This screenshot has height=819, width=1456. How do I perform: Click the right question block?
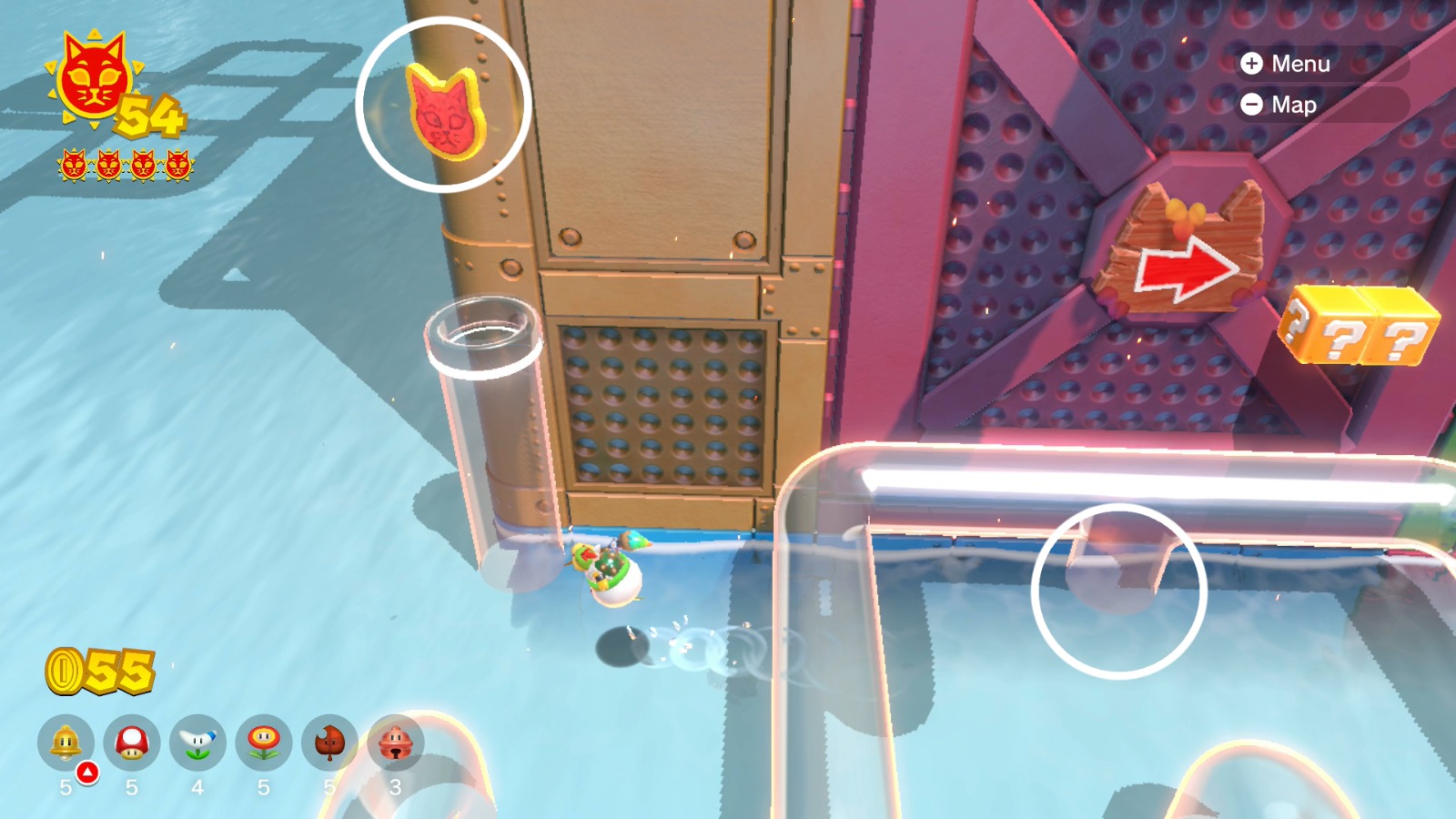pos(1403,329)
